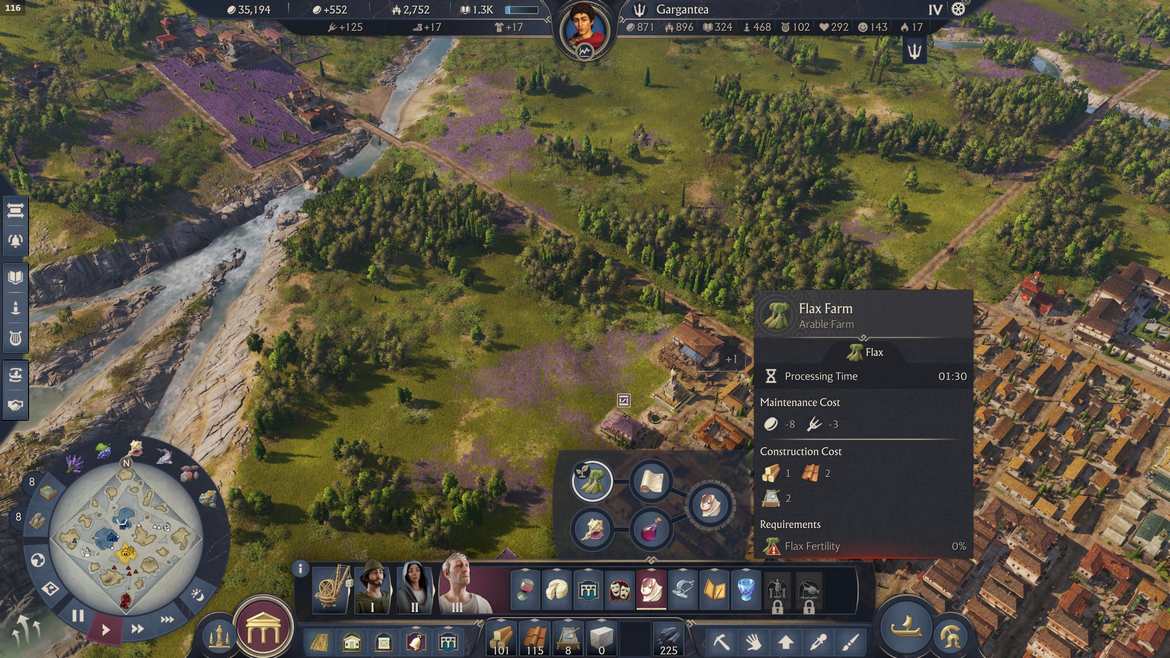Set game speed to normal play
Image resolution: width=1170 pixels, height=658 pixels.
tap(106, 629)
